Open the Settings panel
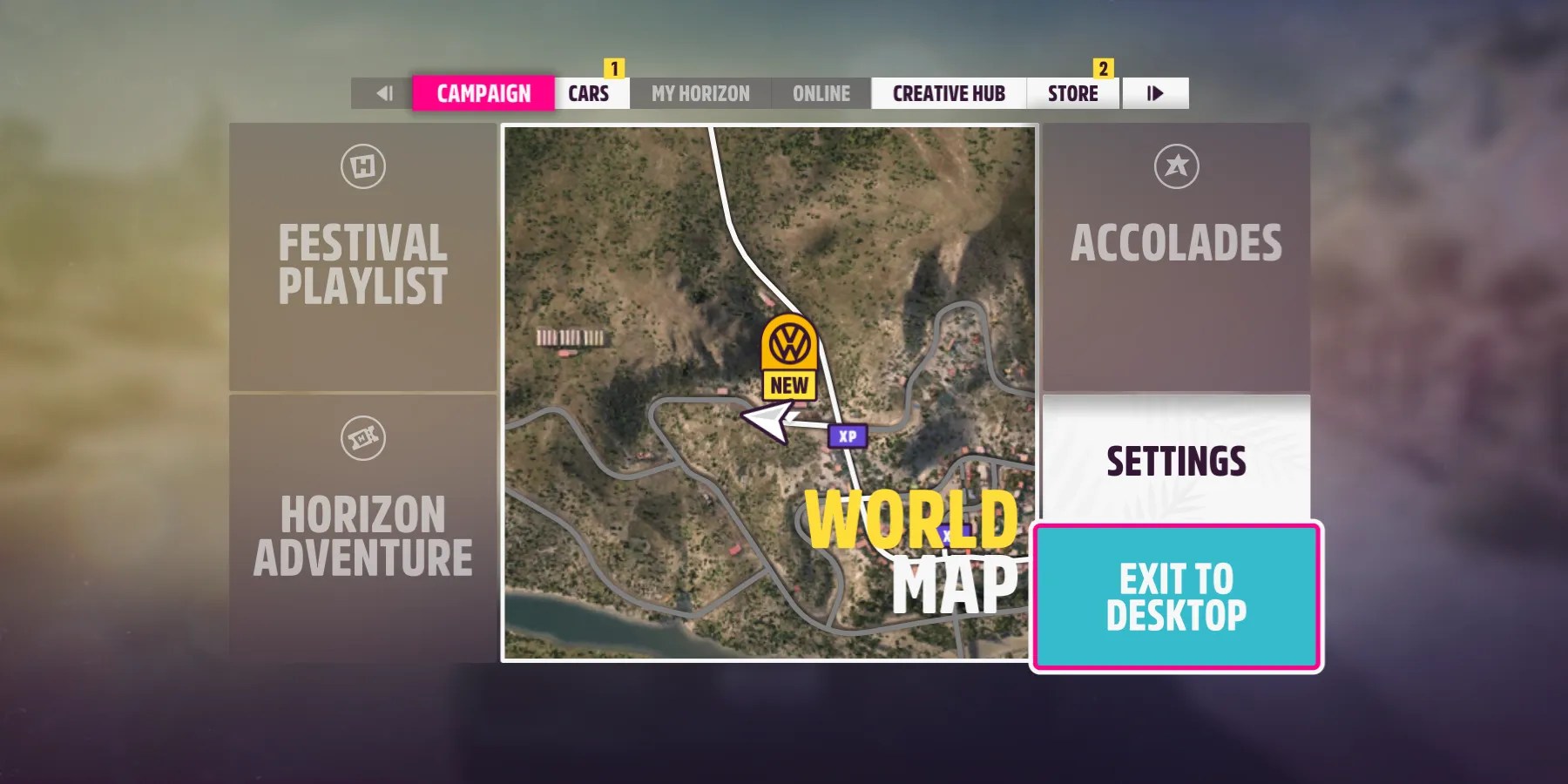 tap(1178, 462)
